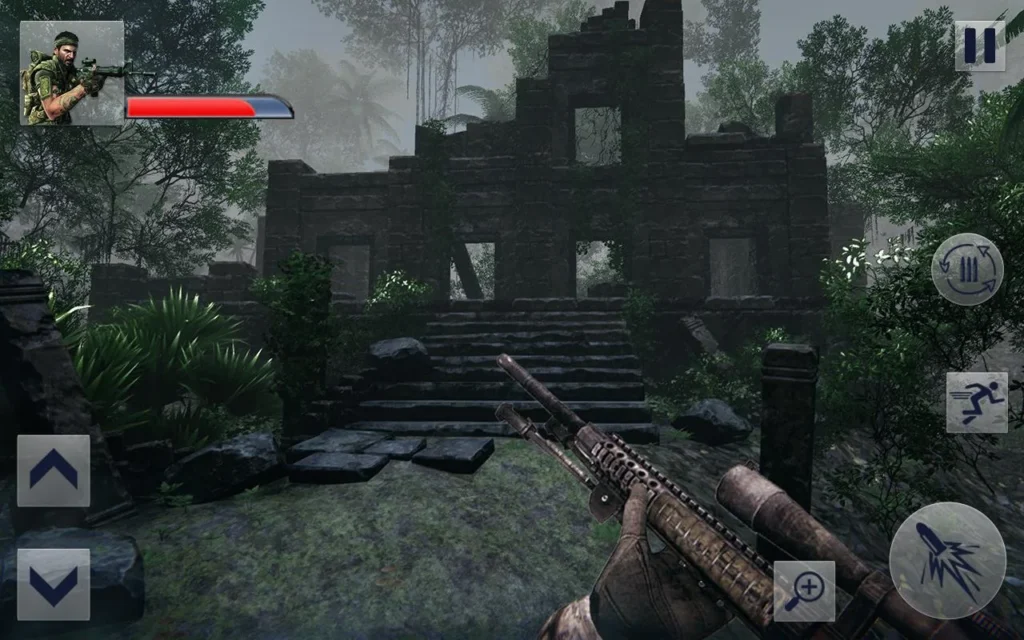
Task: Pause the game
Action: pyautogui.click(x=979, y=46)
